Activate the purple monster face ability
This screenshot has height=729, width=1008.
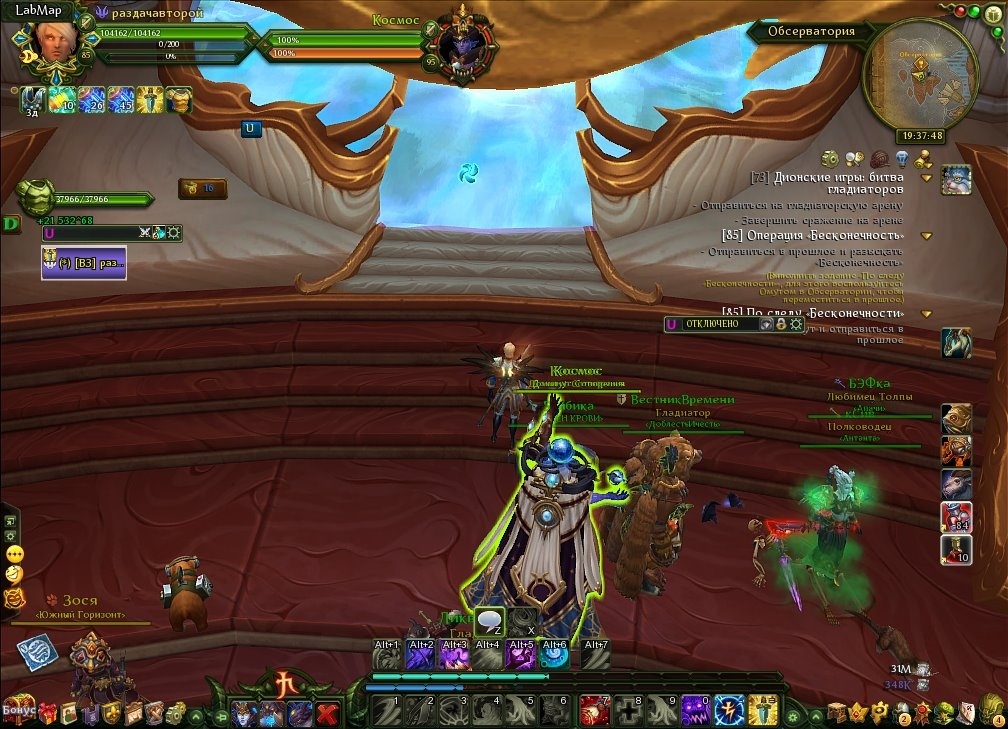(x=695, y=710)
